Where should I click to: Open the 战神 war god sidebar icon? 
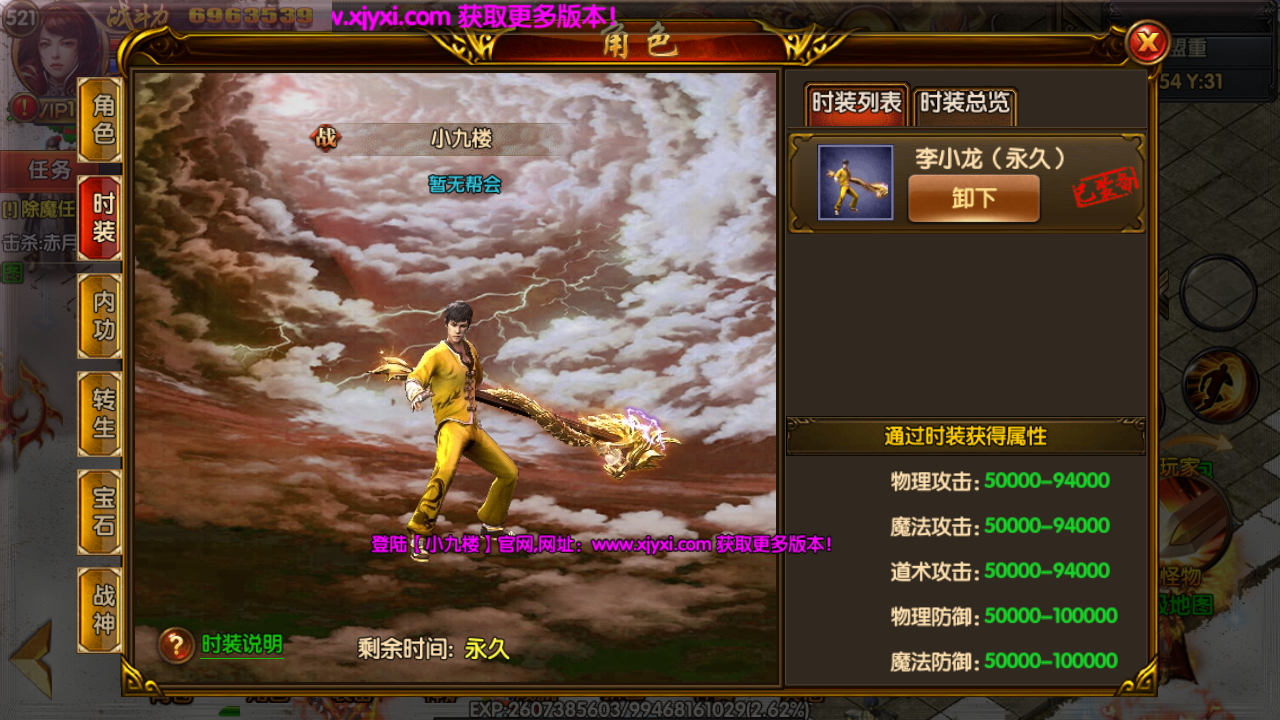coord(99,605)
